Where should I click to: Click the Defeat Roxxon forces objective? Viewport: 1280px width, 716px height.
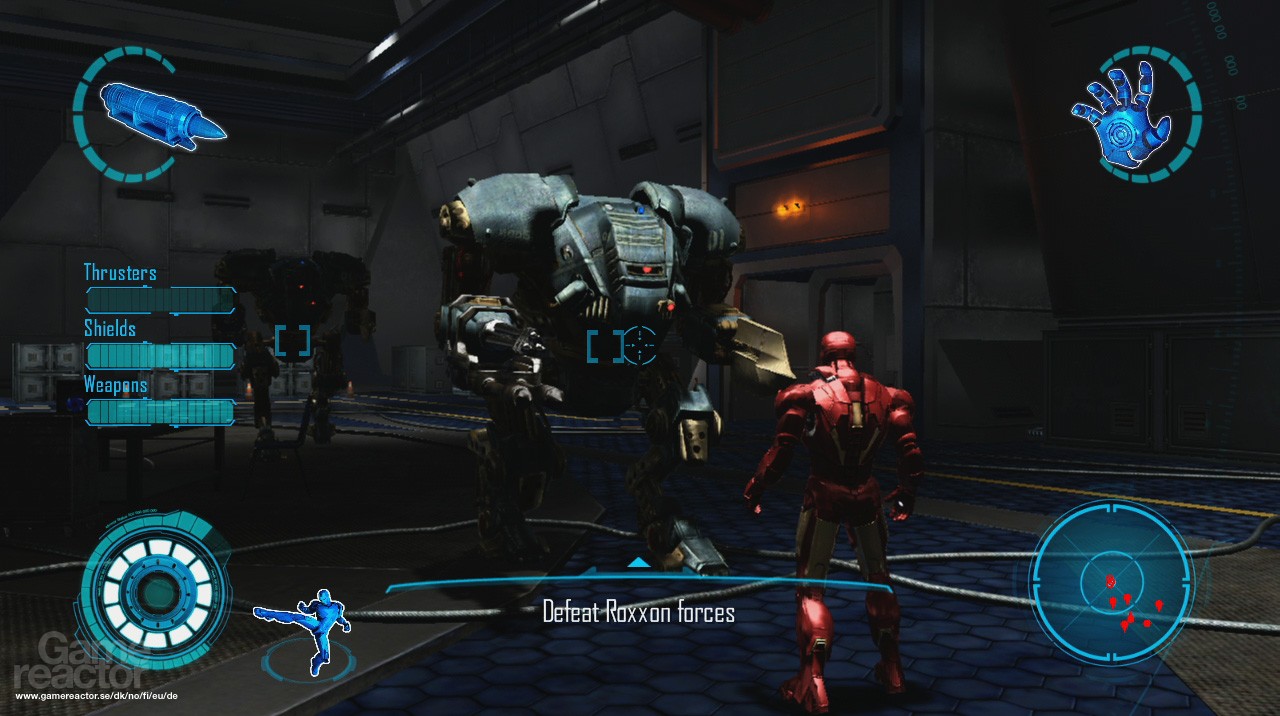point(638,612)
